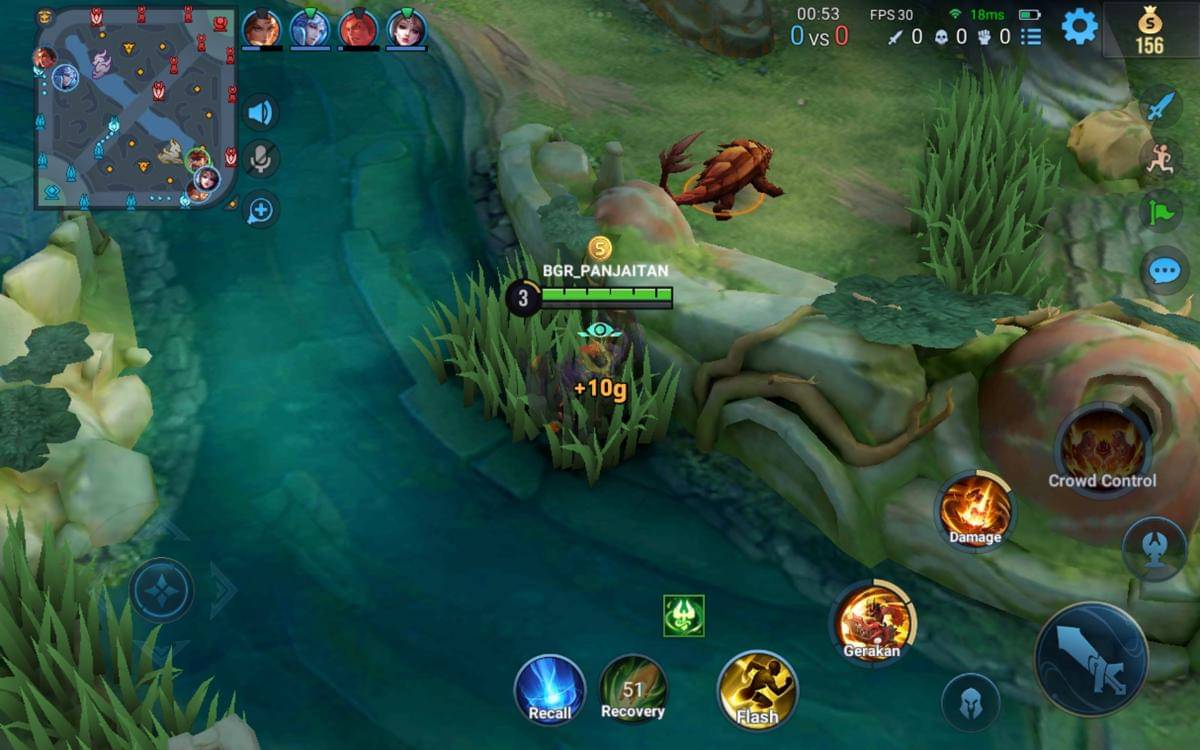Activate the Gerakan skill

tap(872, 622)
